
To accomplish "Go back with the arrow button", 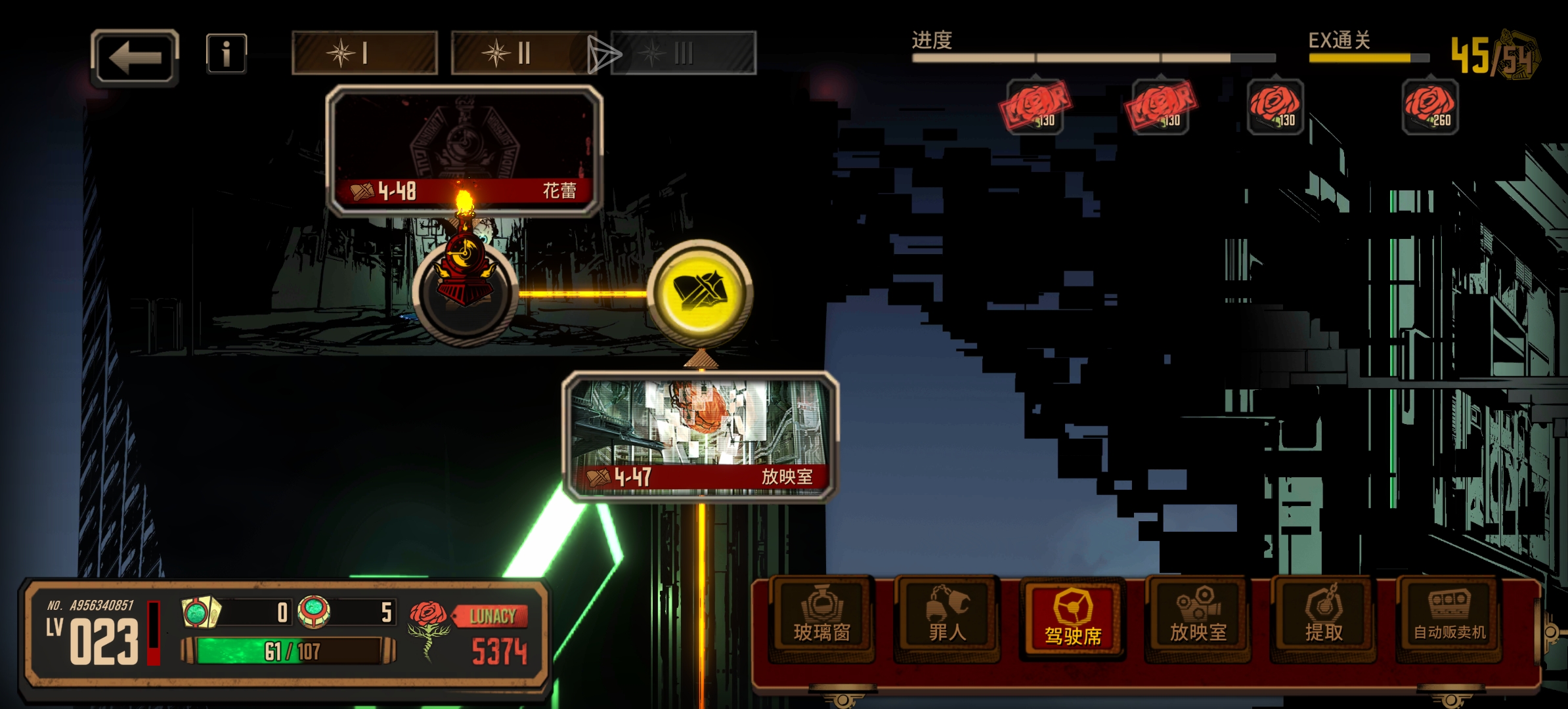I will [x=135, y=58].
